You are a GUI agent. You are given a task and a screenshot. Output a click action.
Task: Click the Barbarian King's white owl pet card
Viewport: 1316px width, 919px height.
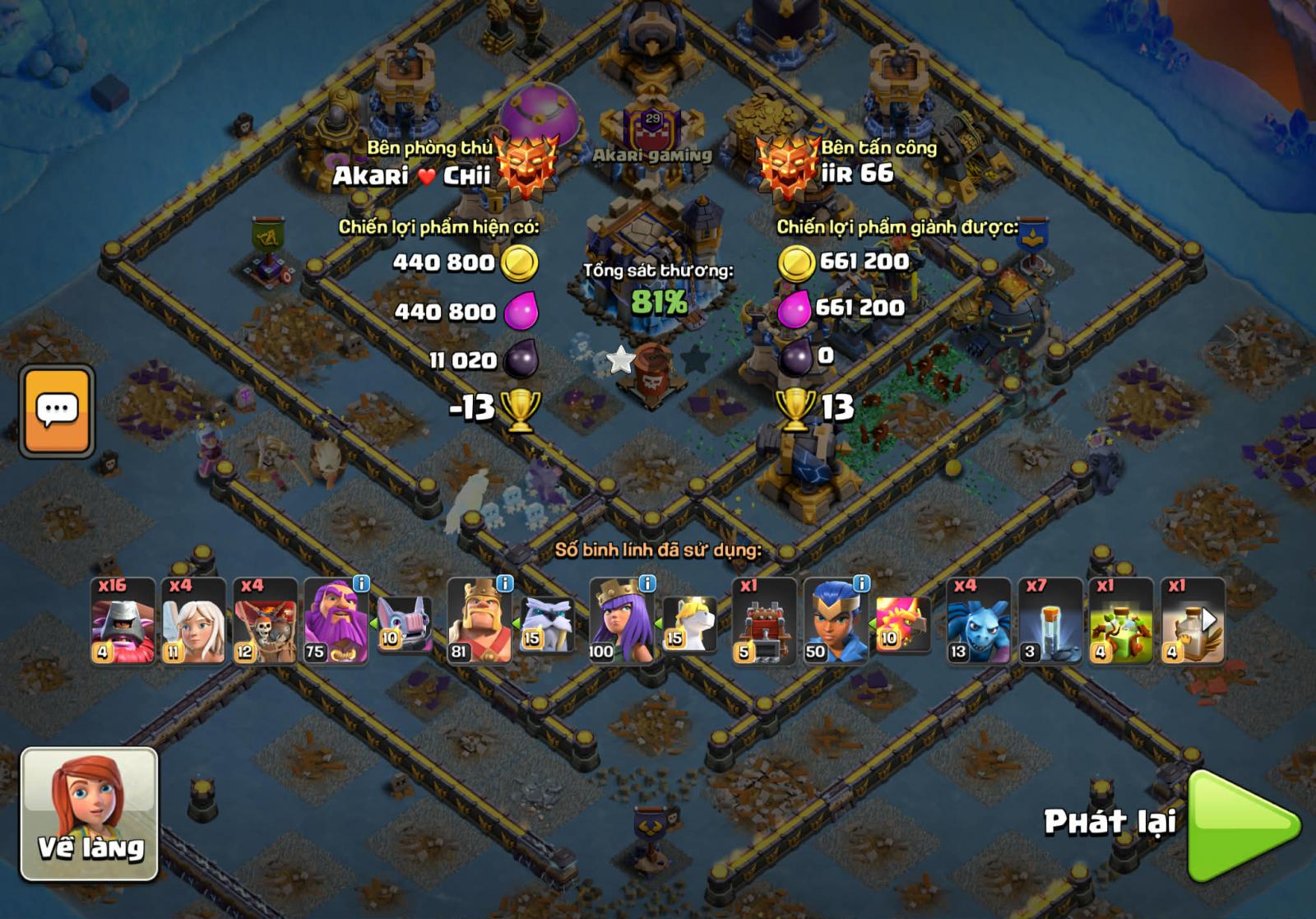(x=547, y=624)
